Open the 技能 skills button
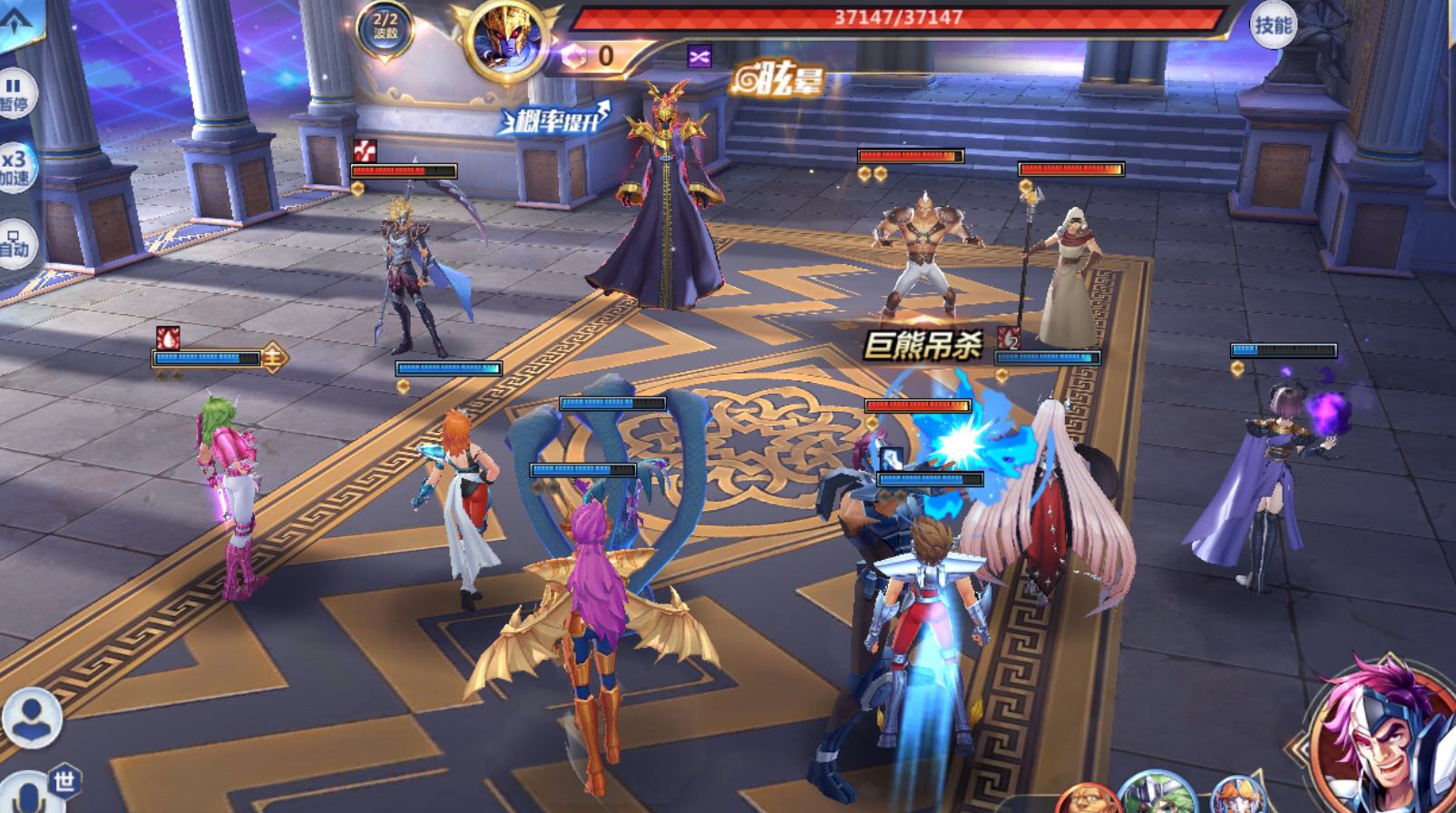 [x=1272, y=24]
